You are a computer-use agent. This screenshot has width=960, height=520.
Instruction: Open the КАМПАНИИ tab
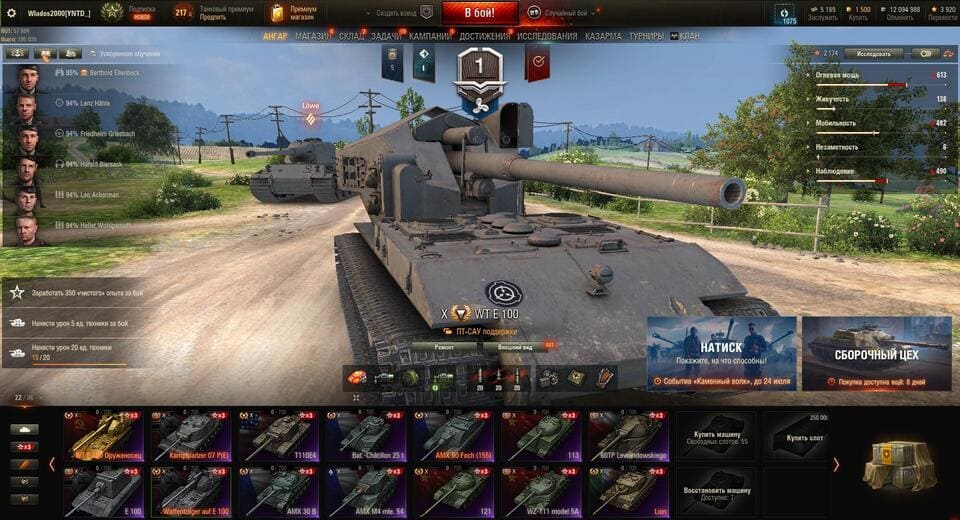point(430,36)
